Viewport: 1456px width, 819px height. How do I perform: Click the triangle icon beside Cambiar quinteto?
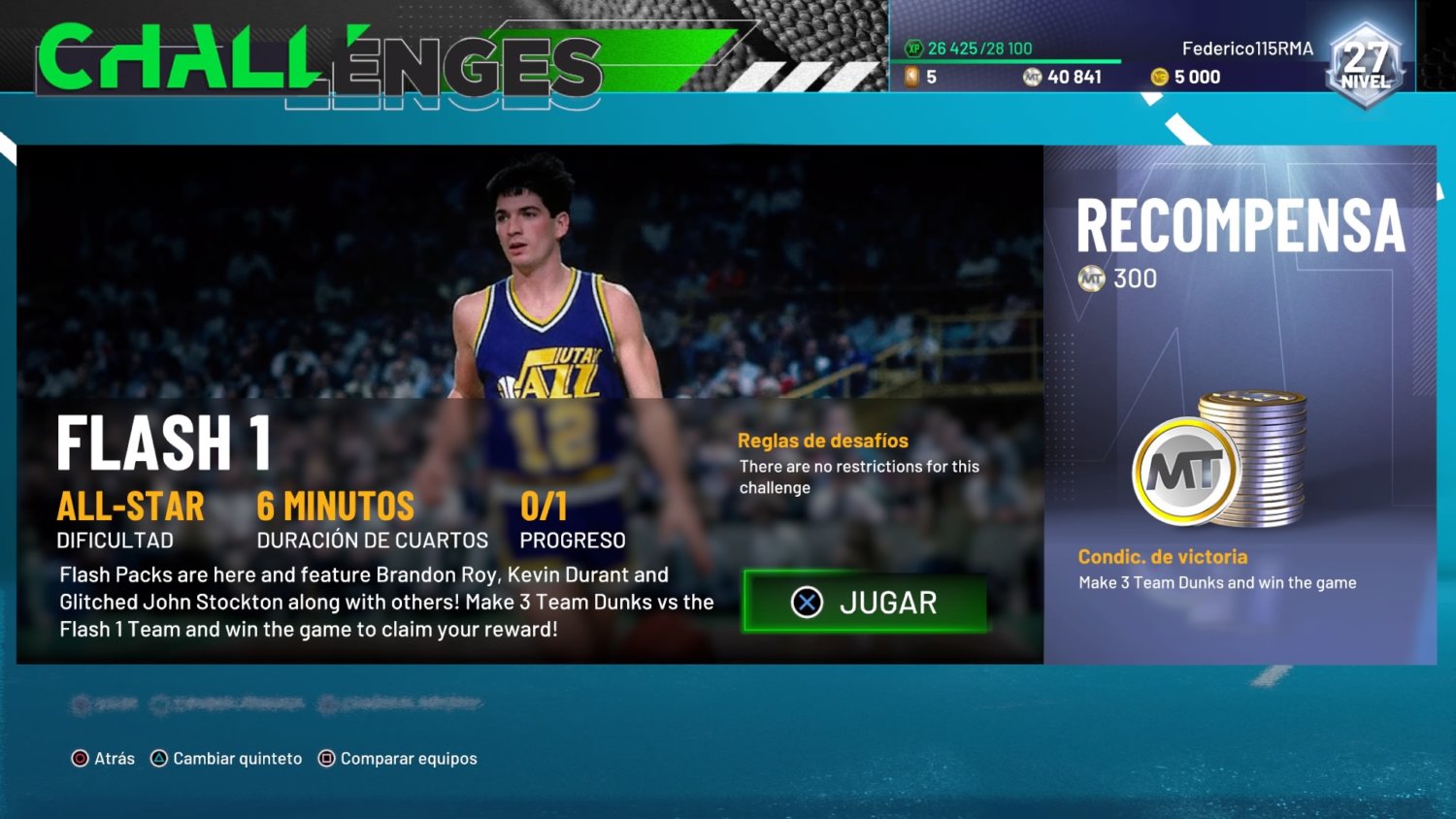(157, 758)
